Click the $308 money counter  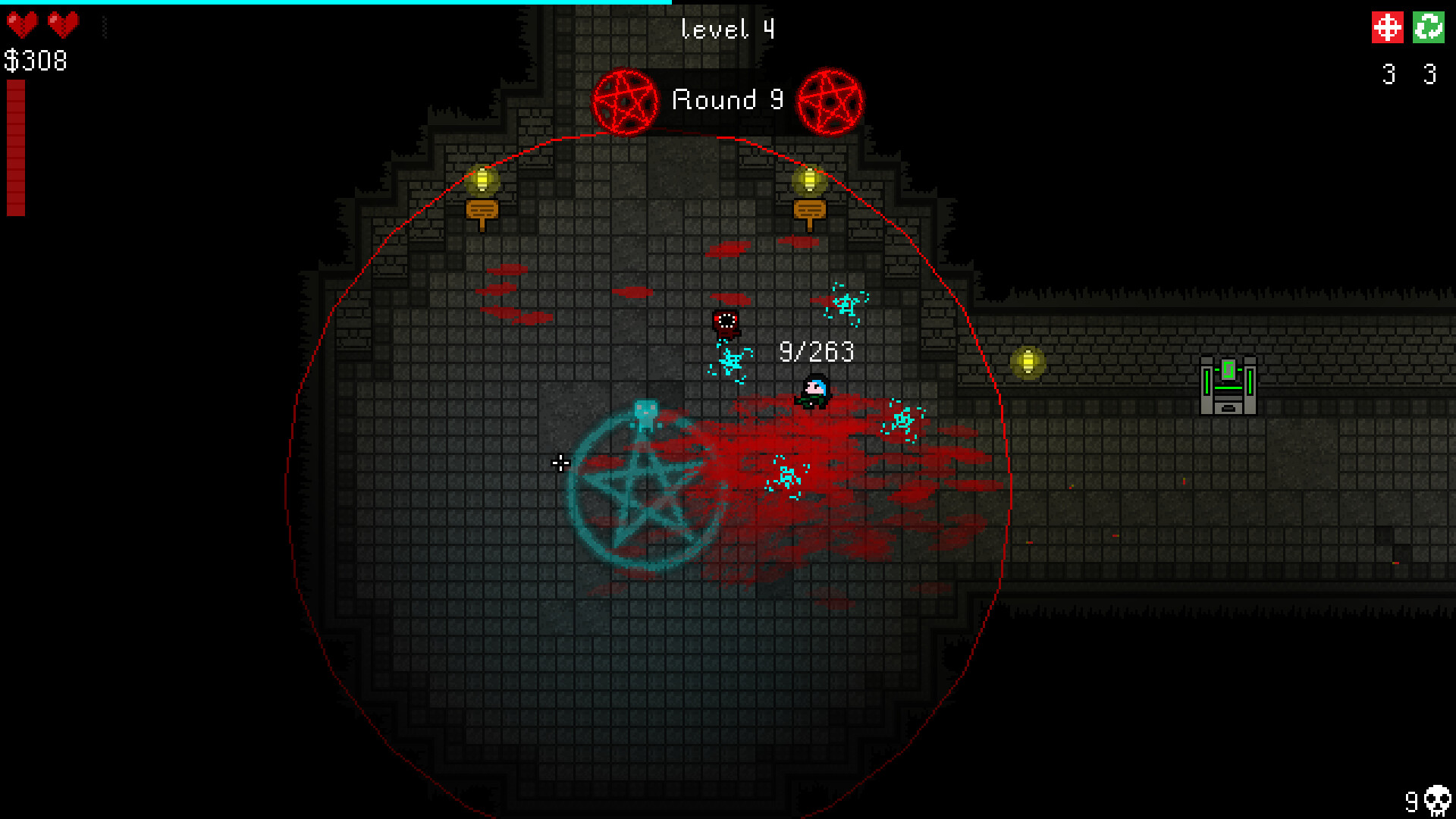tap(35, 60)
